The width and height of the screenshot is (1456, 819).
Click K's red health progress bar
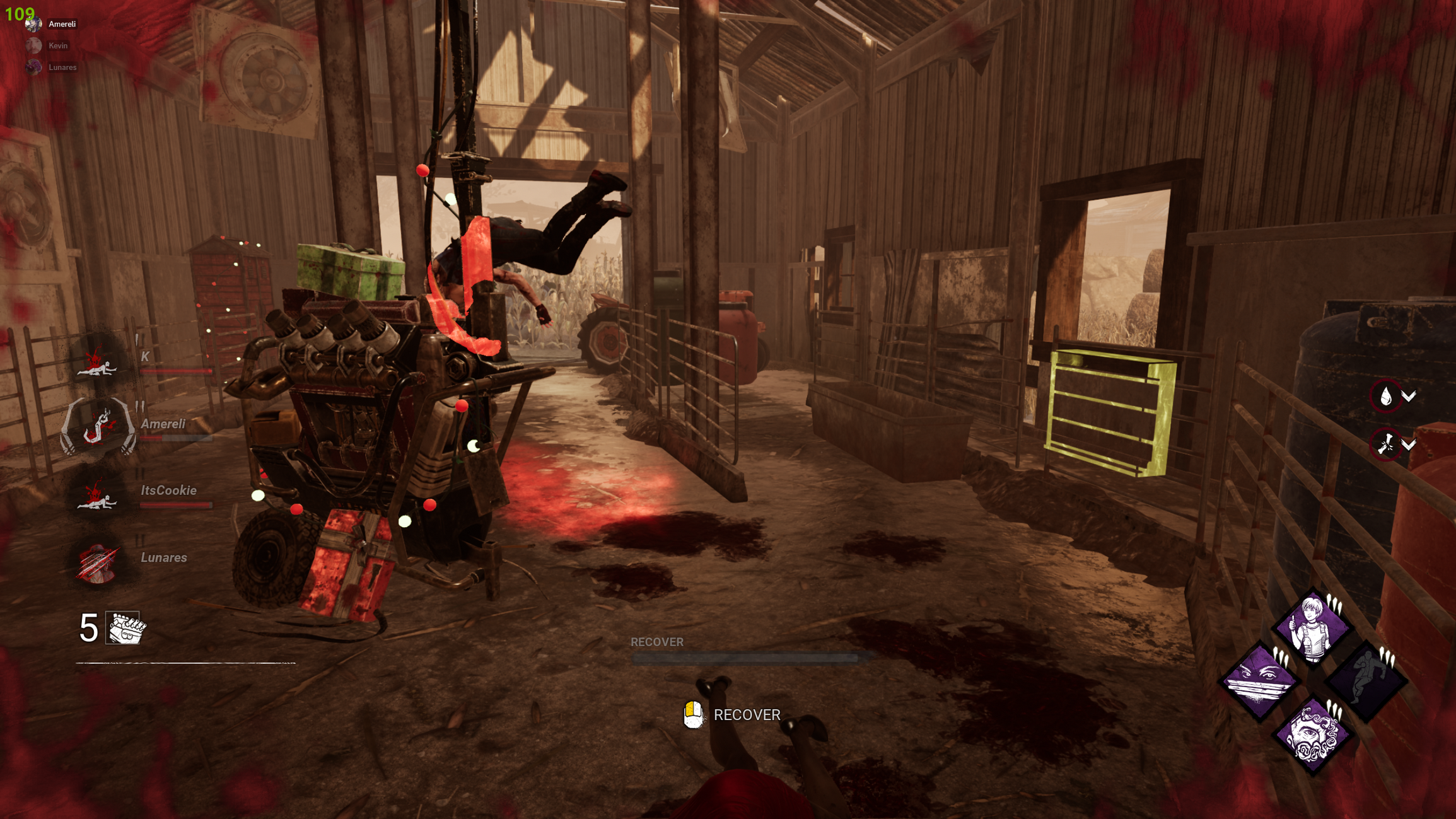[x=175, y=370]
